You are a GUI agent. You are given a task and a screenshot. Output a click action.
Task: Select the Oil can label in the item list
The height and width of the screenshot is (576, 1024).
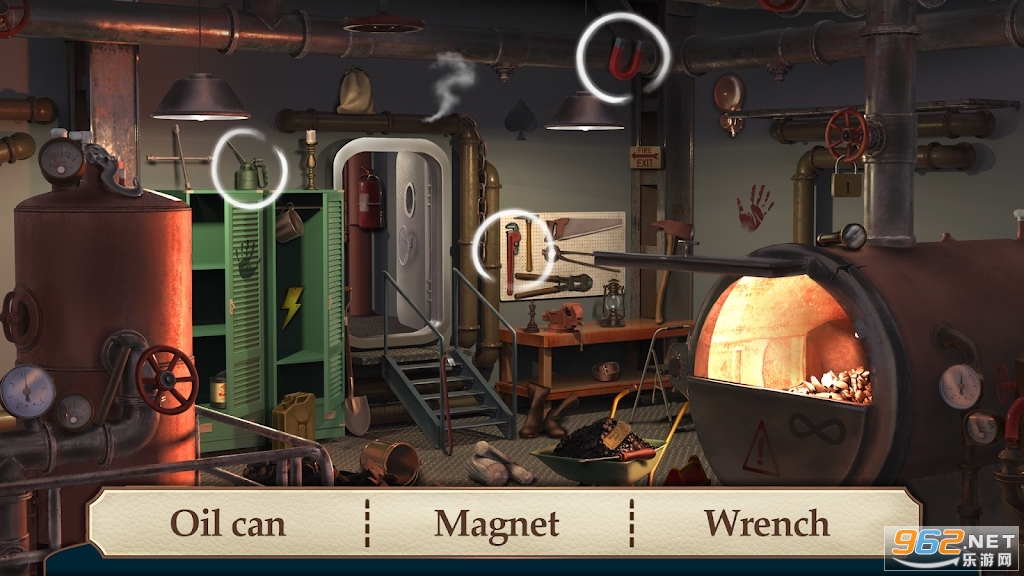pos(229,523)
